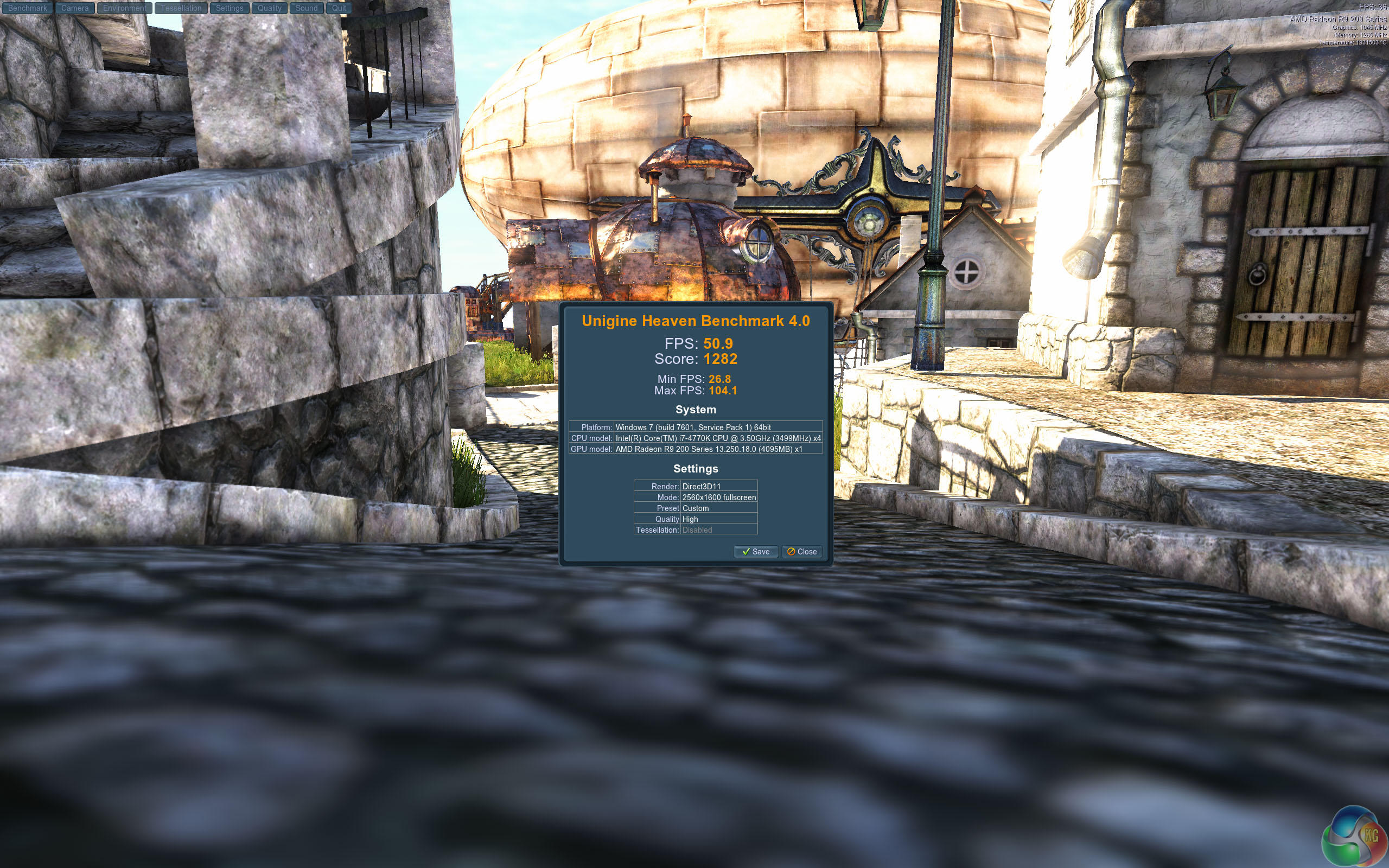
Task: Open the Environment menu
Action: (124, 8)
